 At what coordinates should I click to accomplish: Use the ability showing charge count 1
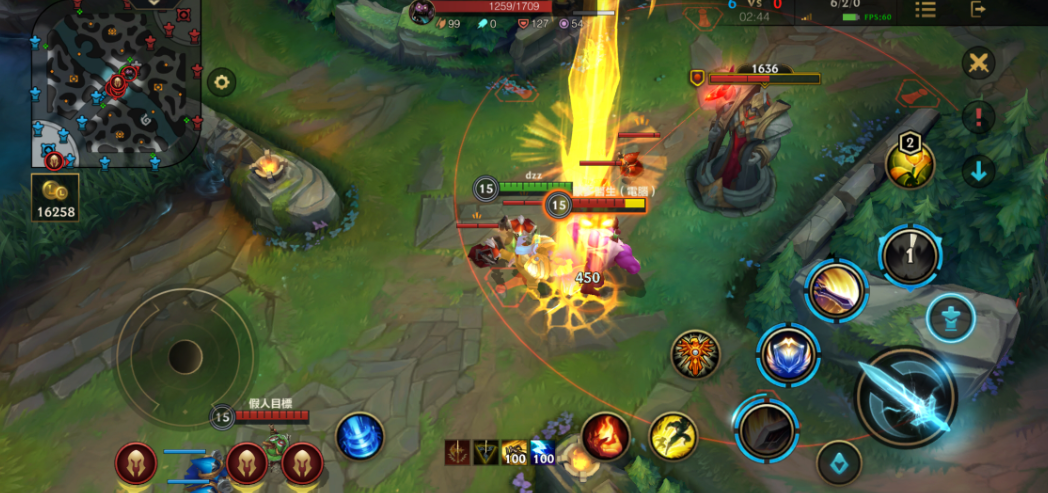tap(909, 255)
